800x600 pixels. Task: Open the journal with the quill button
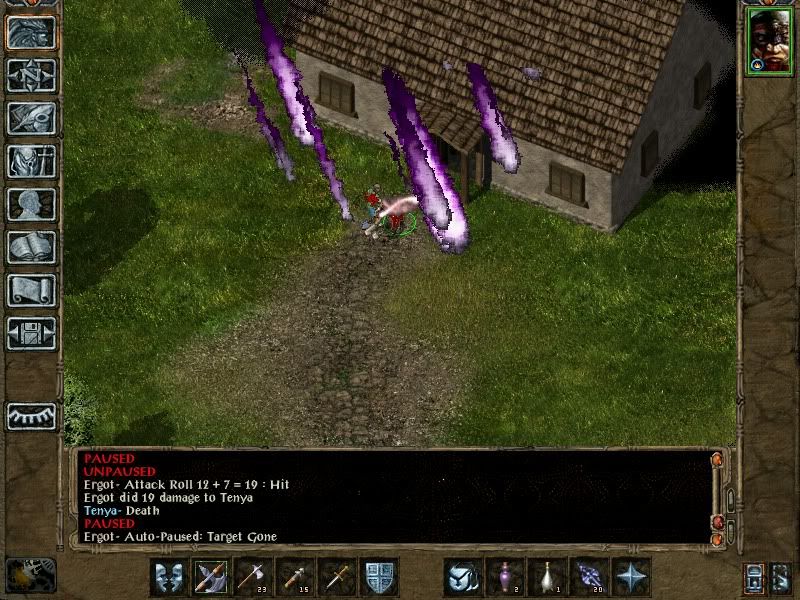point(31,118)
